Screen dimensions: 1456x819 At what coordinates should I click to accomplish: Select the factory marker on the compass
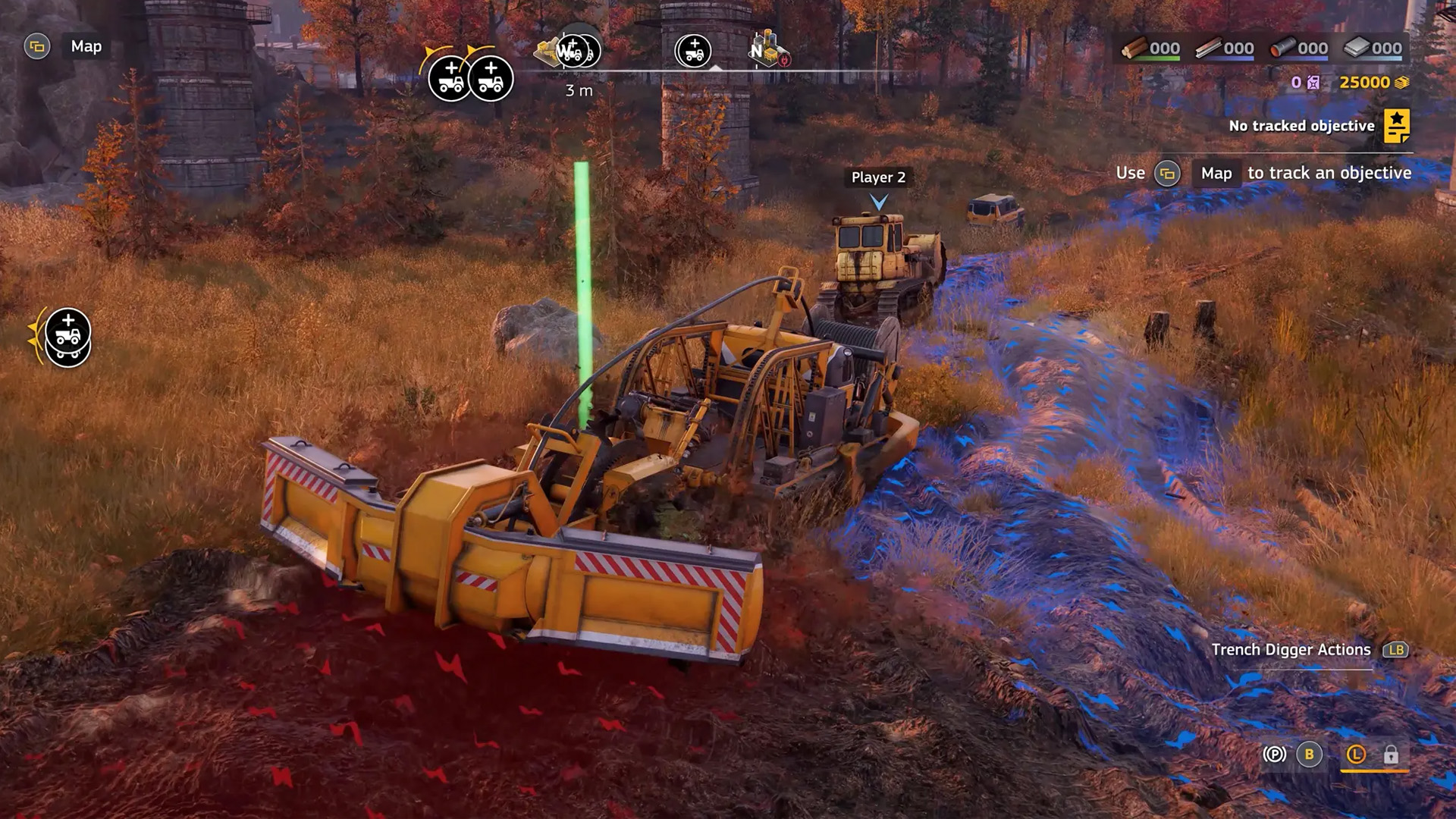point(769,50)
